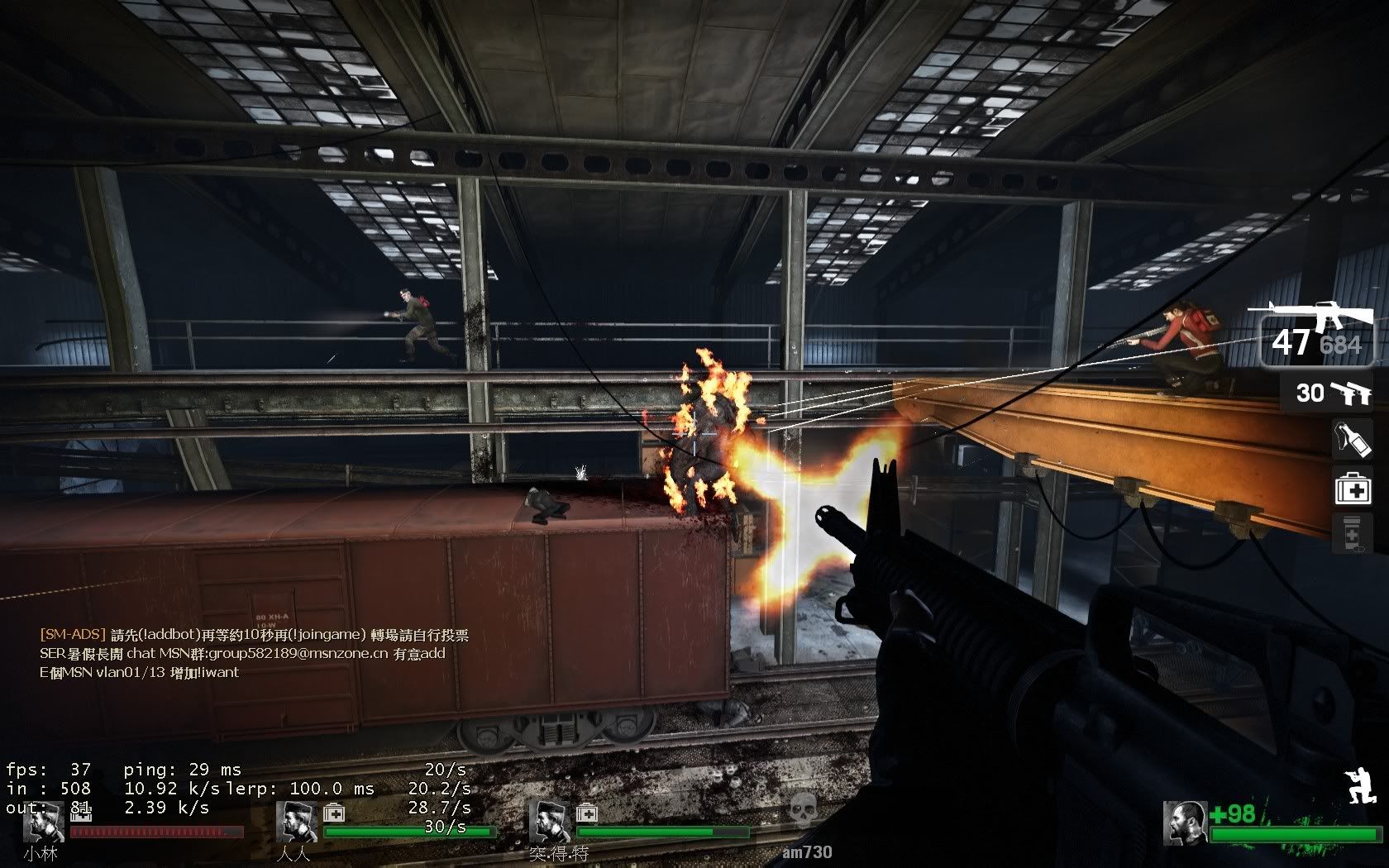Click the medkit icon beside 突得特's portrait

[587, 813]
